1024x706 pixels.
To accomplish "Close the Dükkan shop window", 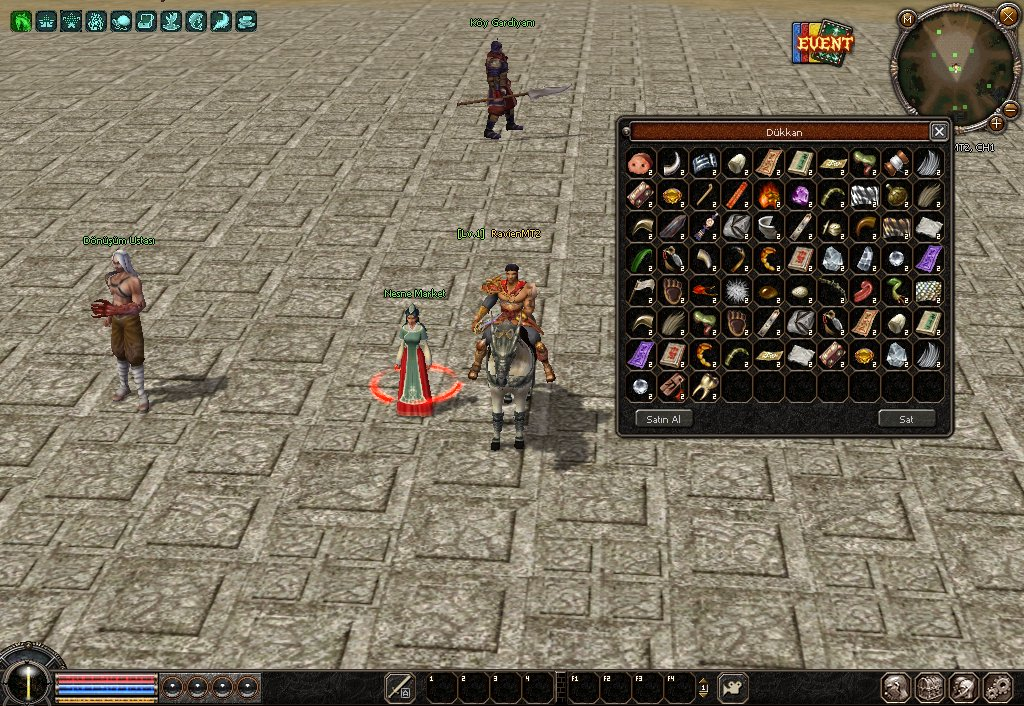I will tap(938, 131).
